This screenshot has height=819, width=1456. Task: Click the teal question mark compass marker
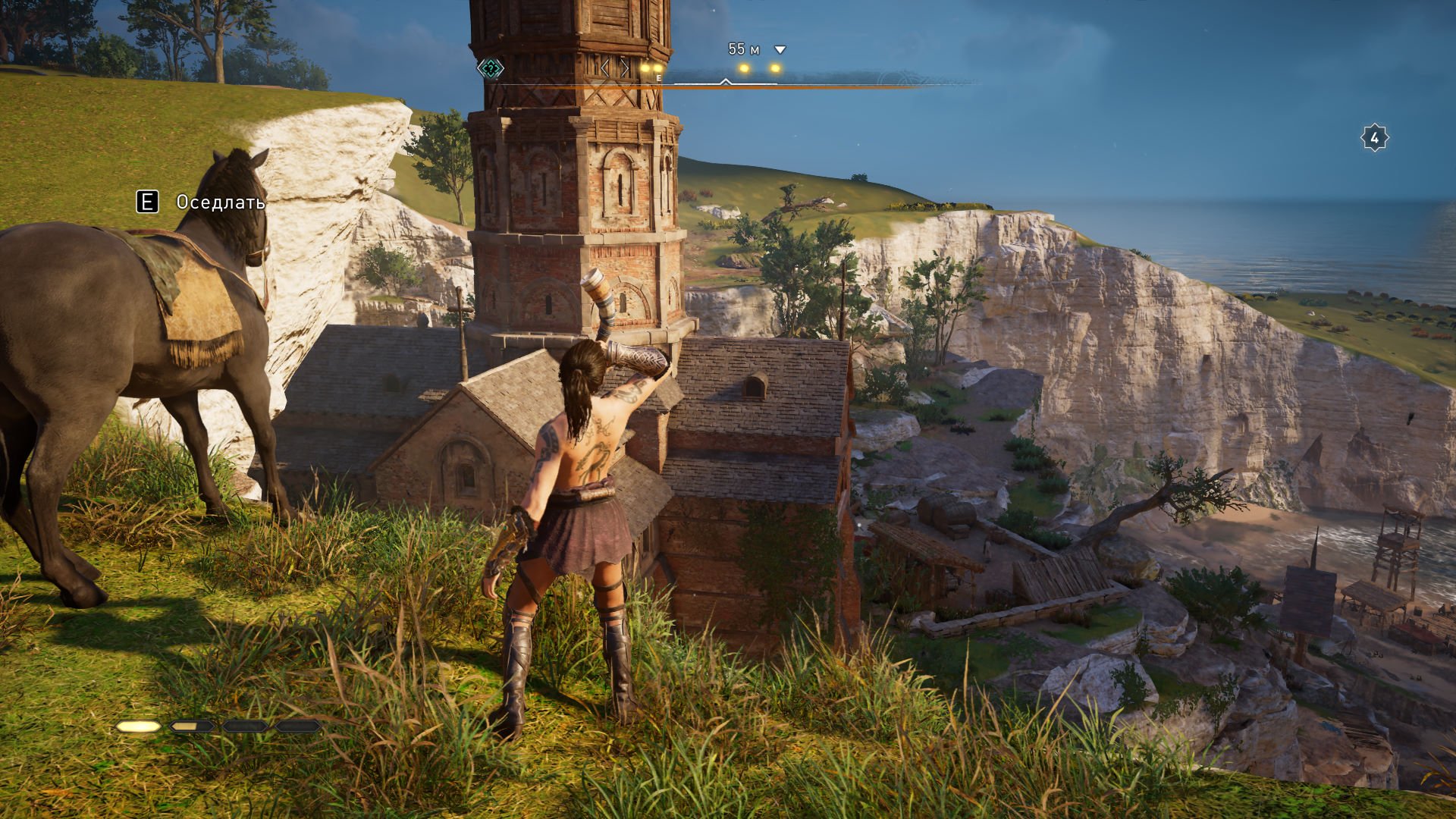(491, 70)
